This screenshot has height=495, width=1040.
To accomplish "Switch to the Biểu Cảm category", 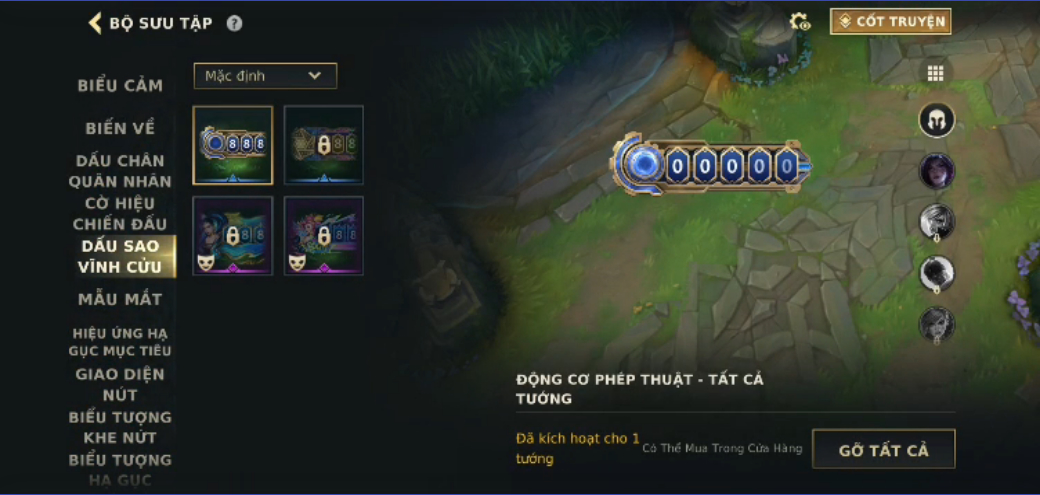I will coord(120,85).
